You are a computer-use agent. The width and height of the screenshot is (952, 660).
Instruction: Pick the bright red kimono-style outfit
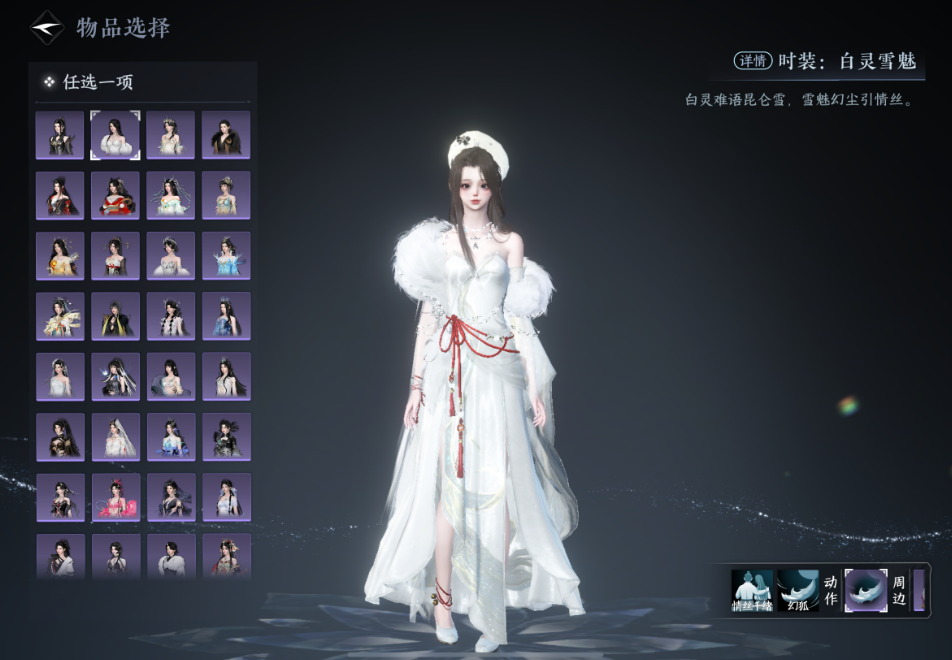(116, 196)
